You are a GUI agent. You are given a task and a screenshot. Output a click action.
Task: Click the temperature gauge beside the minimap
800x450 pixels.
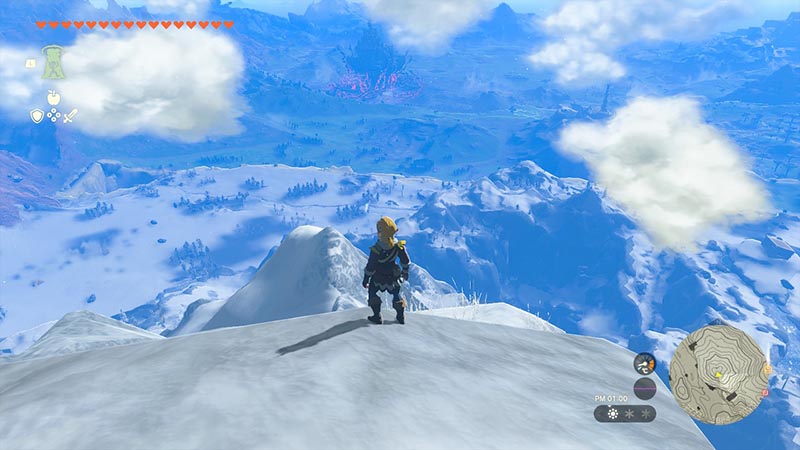[x=644, y=364]
